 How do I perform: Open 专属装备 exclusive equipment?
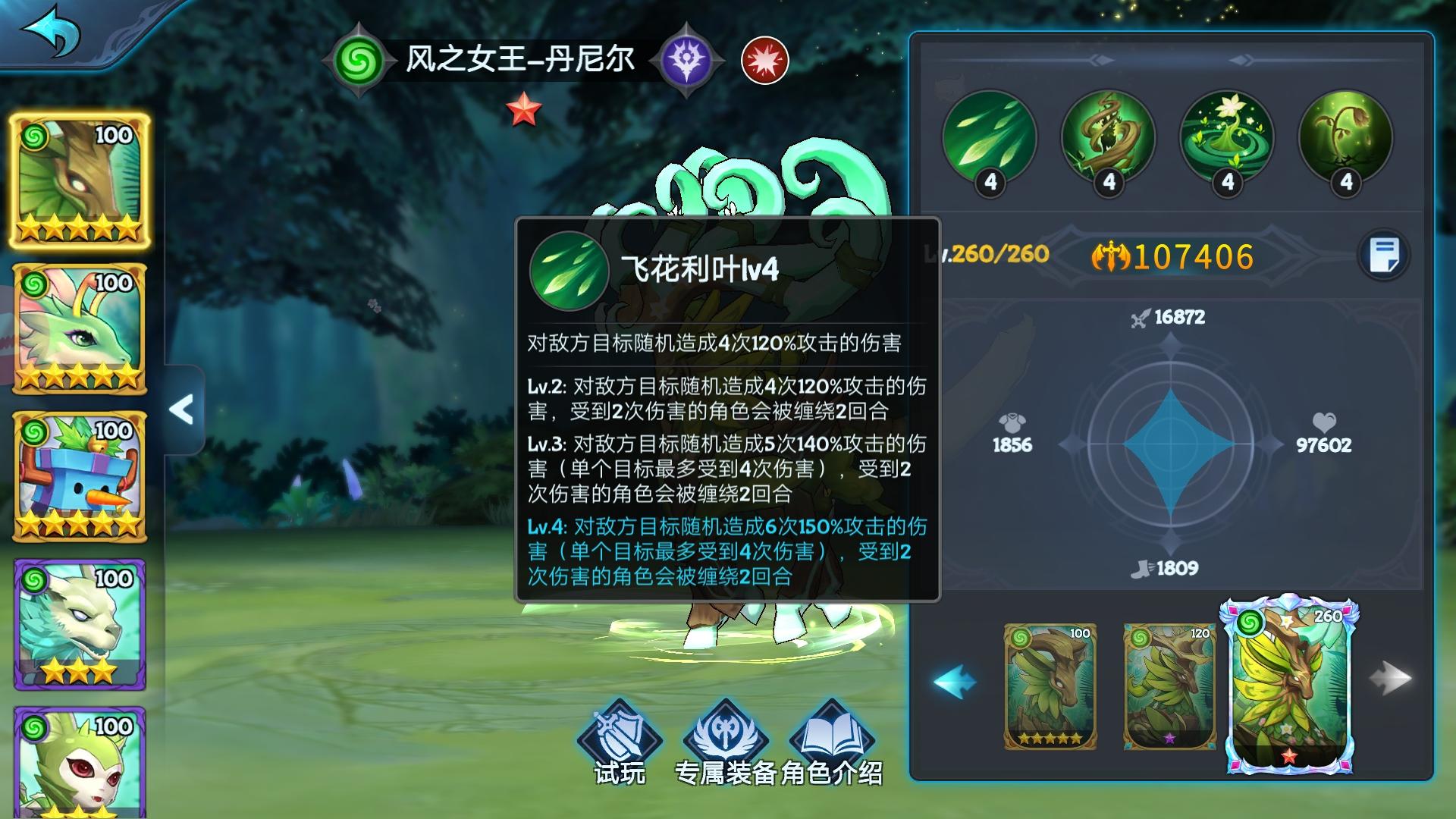726,739
